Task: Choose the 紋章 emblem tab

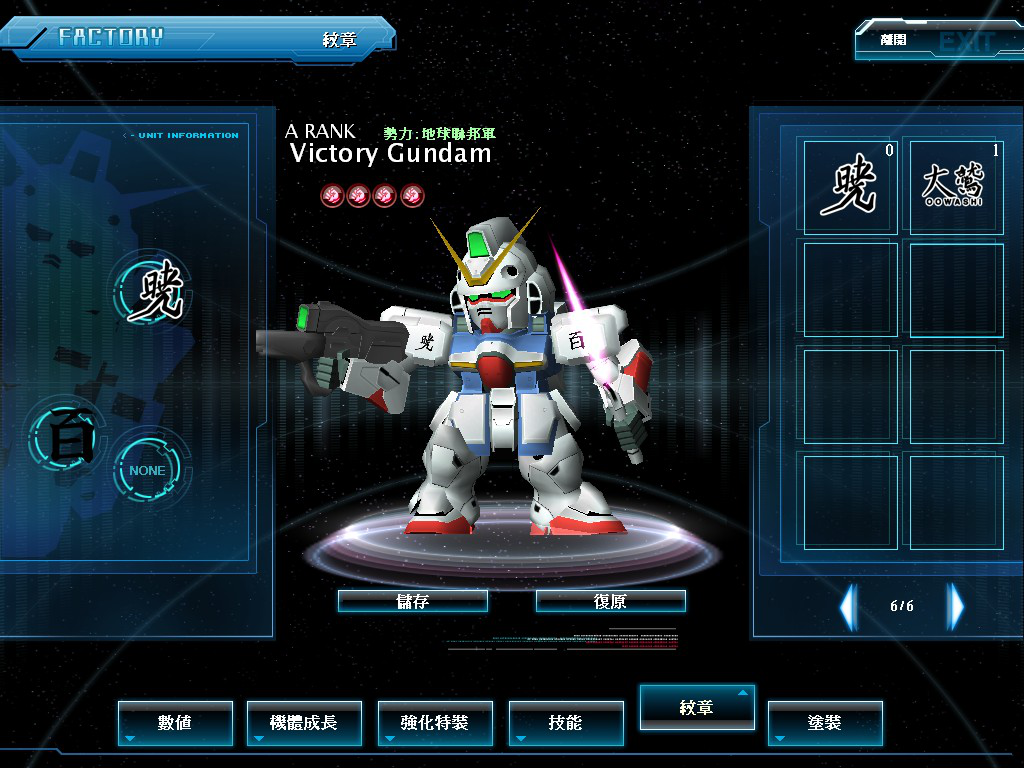Action: (697, 707)
